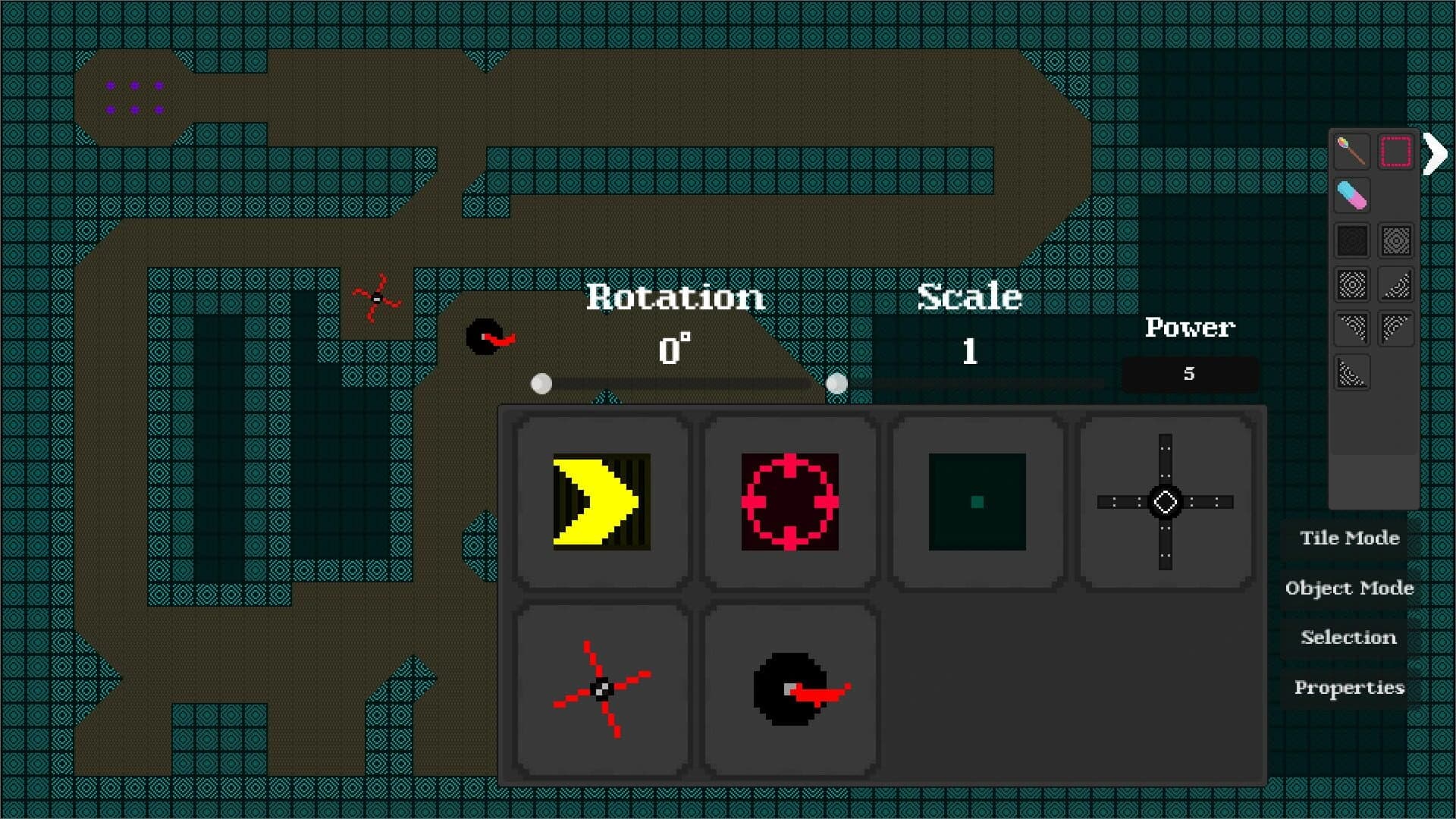The image size is (1456, 819).
Task: Select the cross-shaped turret object
Action: 1164,502
